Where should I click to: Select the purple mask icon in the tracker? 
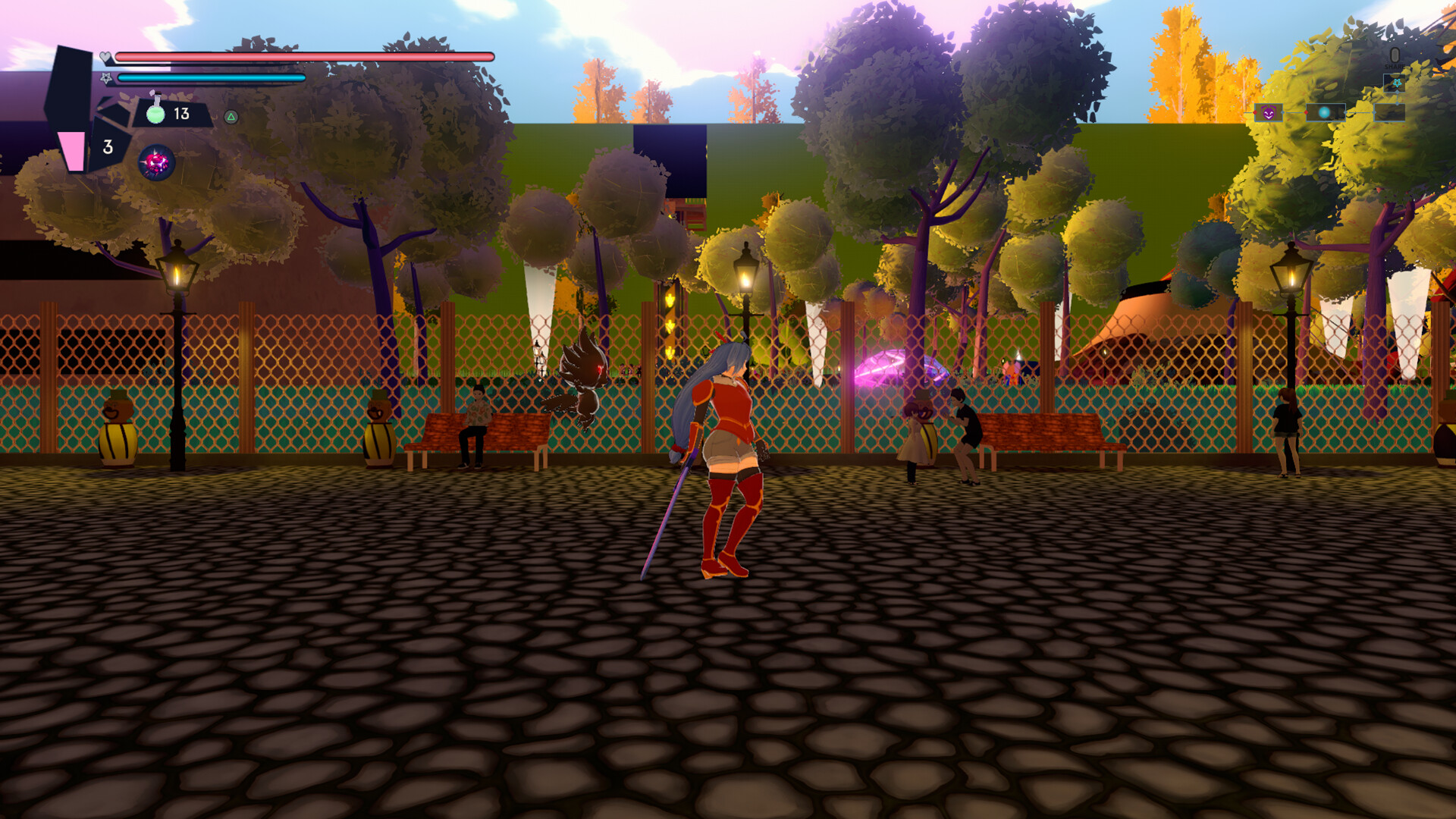1268,113
